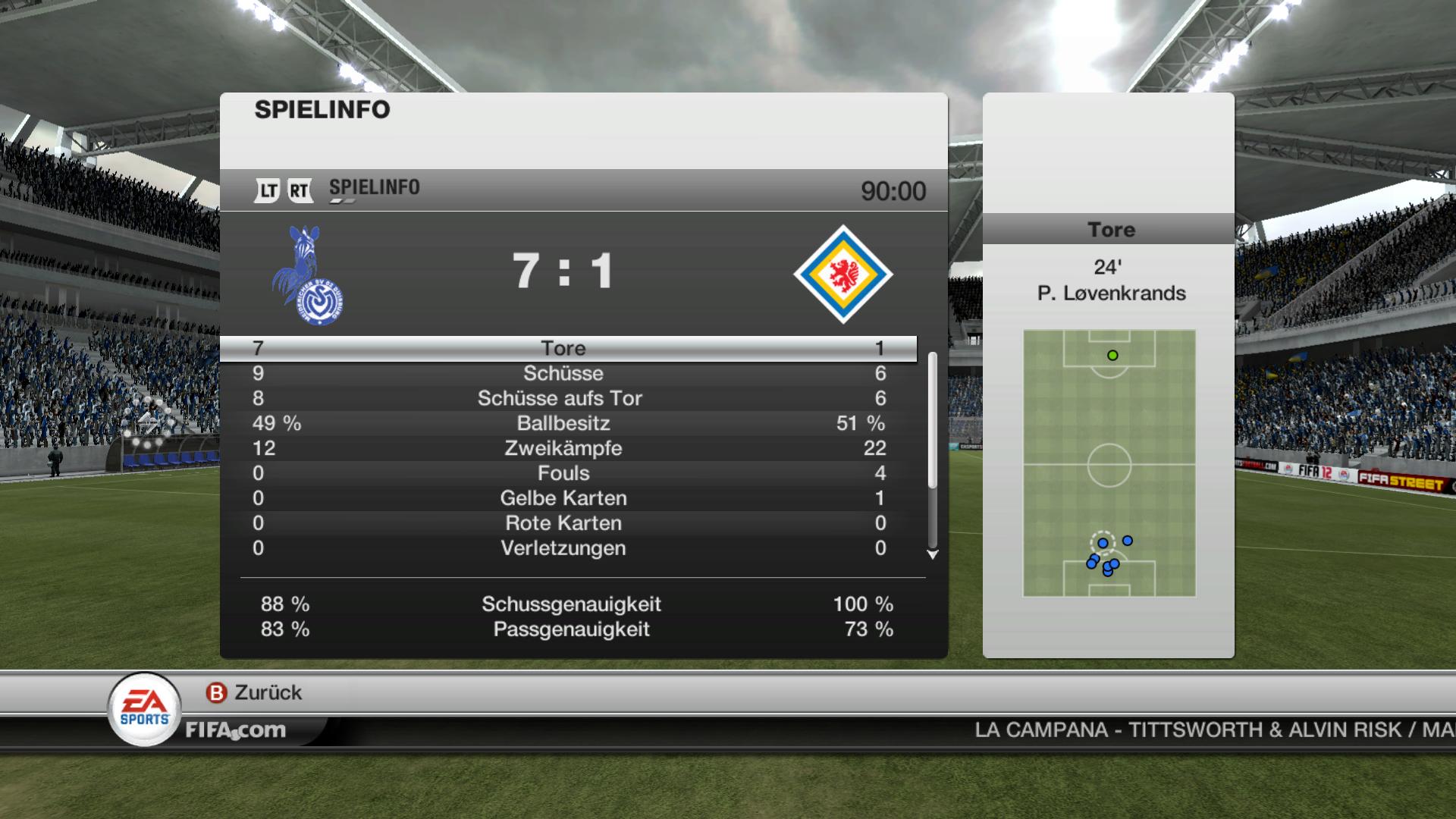This screenshot has height=819, width=1456.
Task: Go back with the Zurück label
Action: [268, 692]
